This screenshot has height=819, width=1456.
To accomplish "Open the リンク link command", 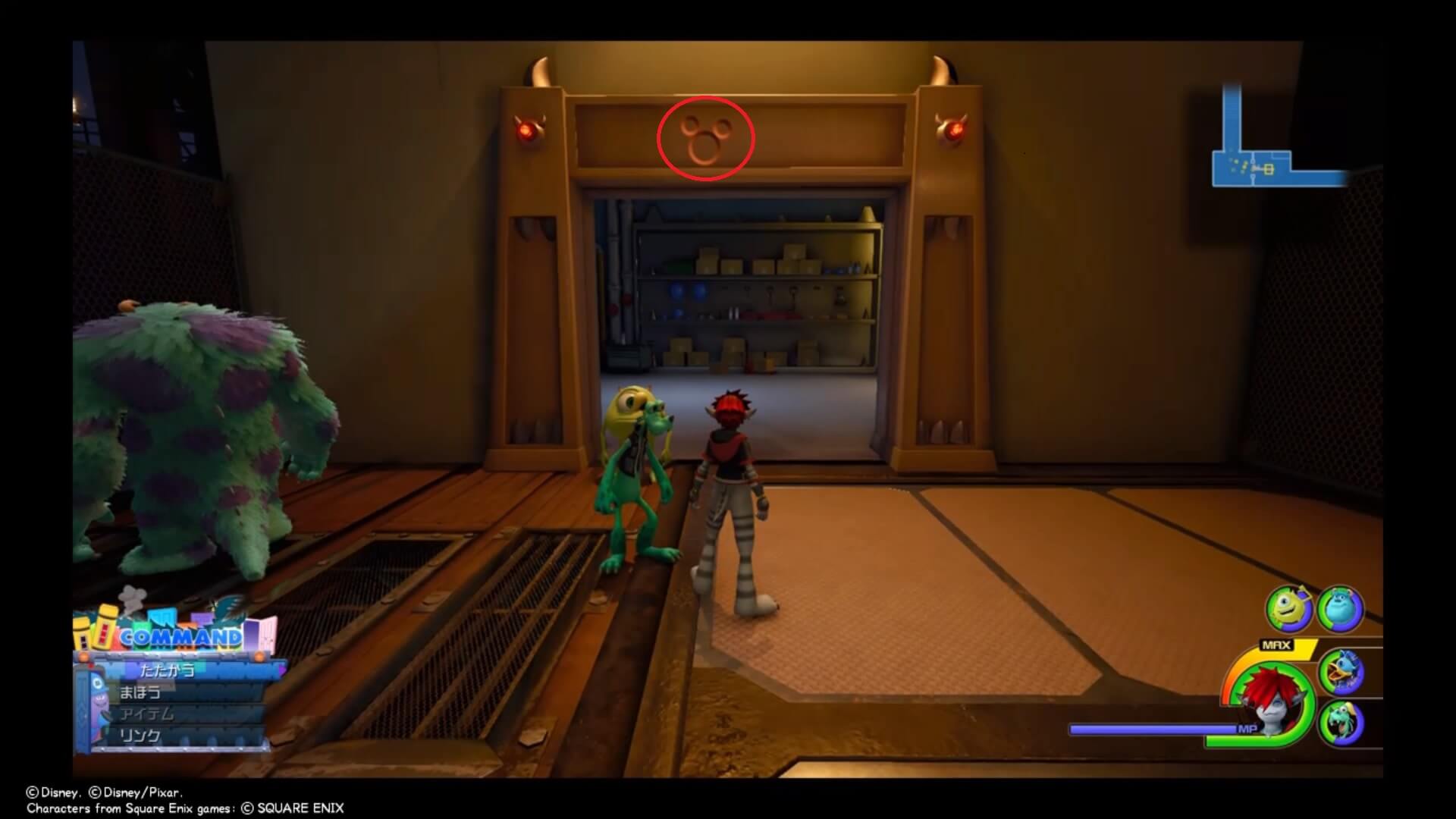I will [141, 736].
